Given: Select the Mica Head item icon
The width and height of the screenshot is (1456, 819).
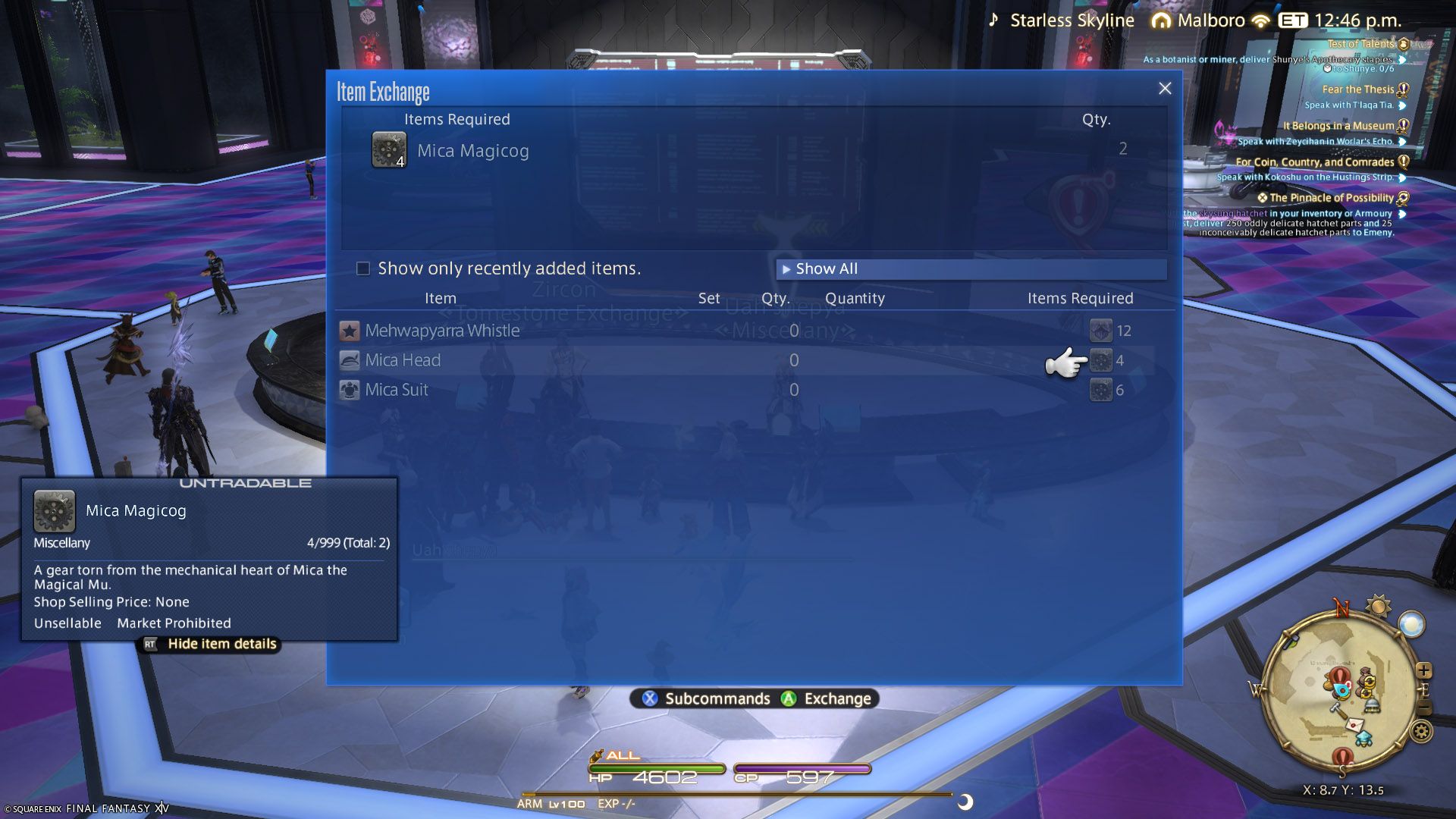Looking at the screenshot, I should pyautogui.click(x=349, y=359).
